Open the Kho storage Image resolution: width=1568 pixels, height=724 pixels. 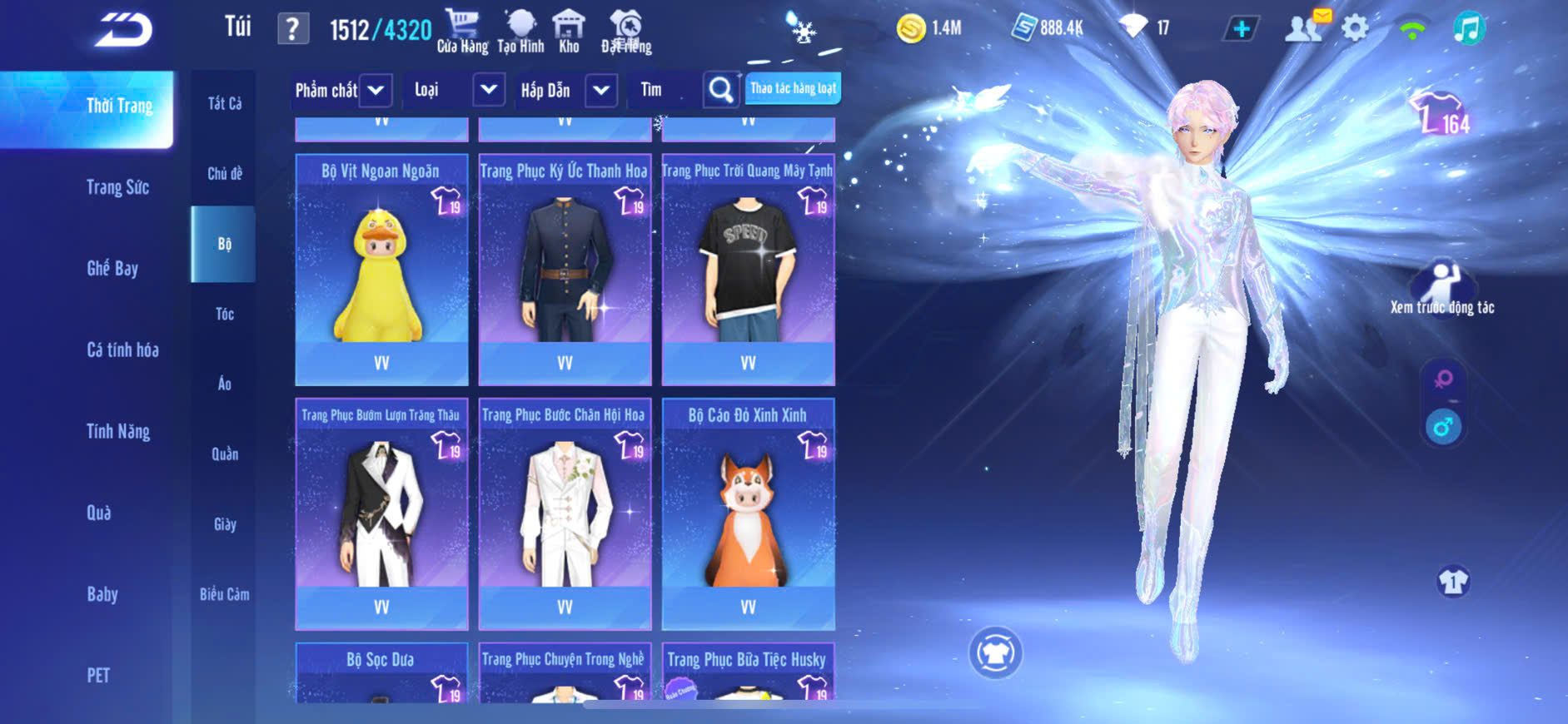coord(569,31)
